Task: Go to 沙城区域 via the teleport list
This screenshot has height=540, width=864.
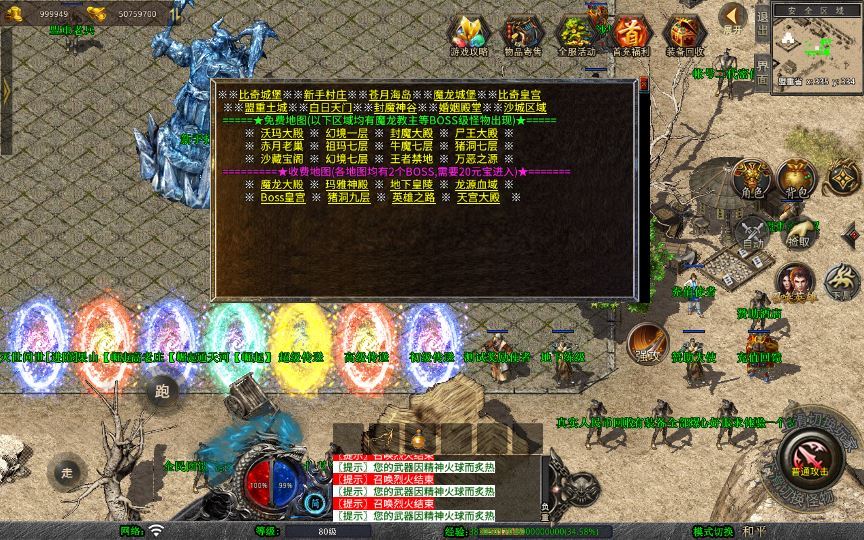Action: [525, 107]
